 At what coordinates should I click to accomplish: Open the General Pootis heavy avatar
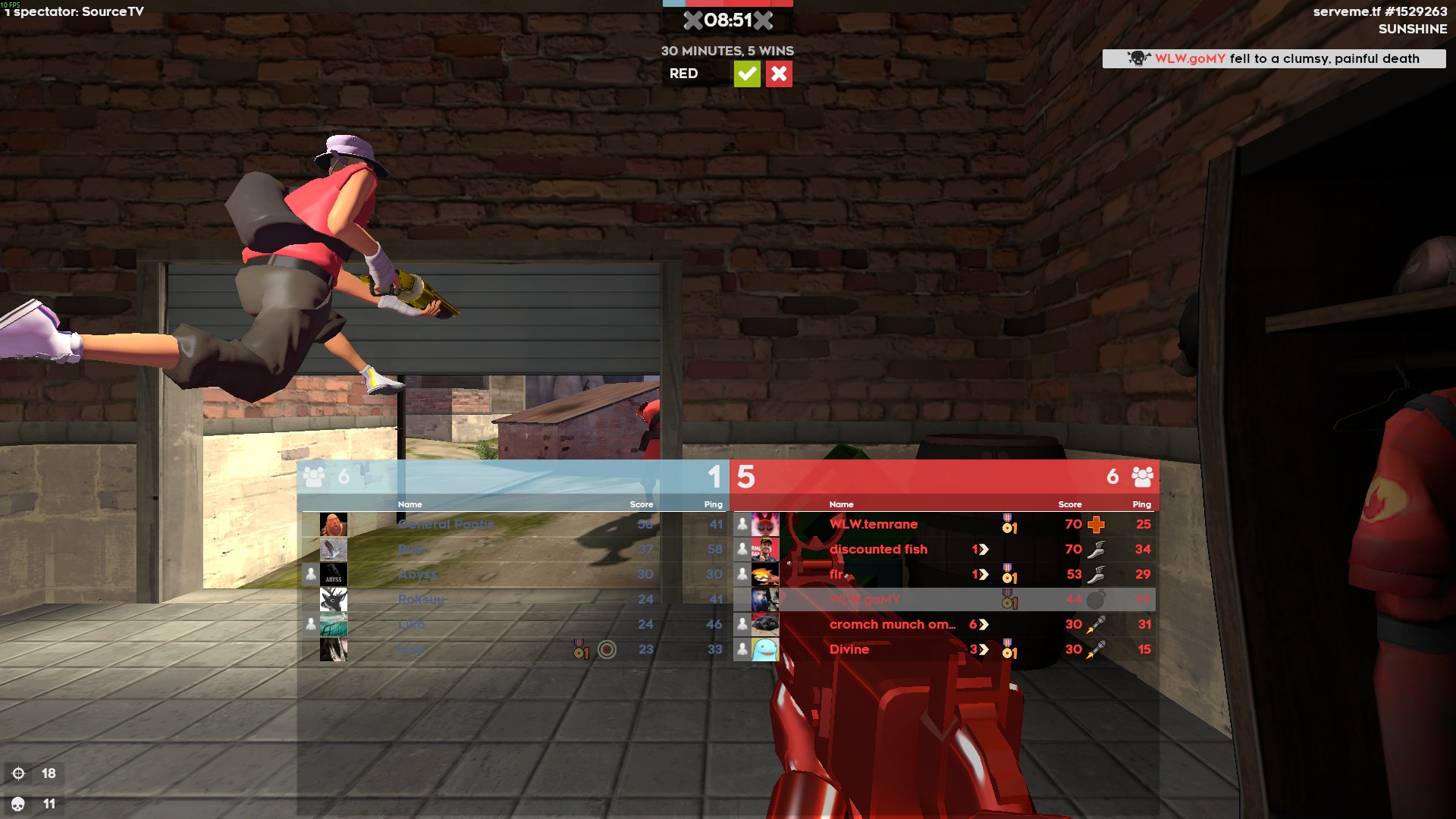click(x=334, y=524)
